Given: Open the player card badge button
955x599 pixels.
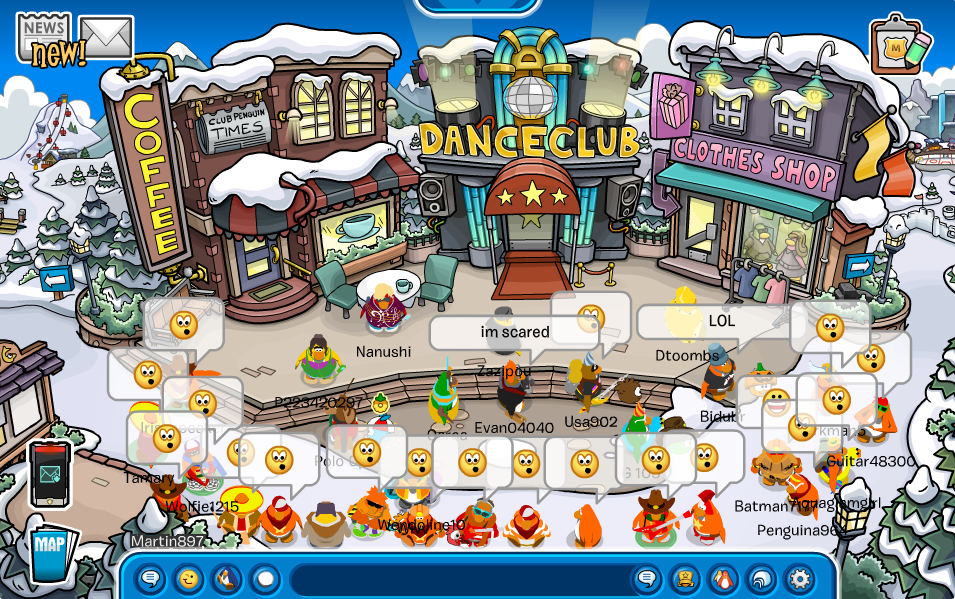Looking at the screenshot, I should (x=685, y=578).
